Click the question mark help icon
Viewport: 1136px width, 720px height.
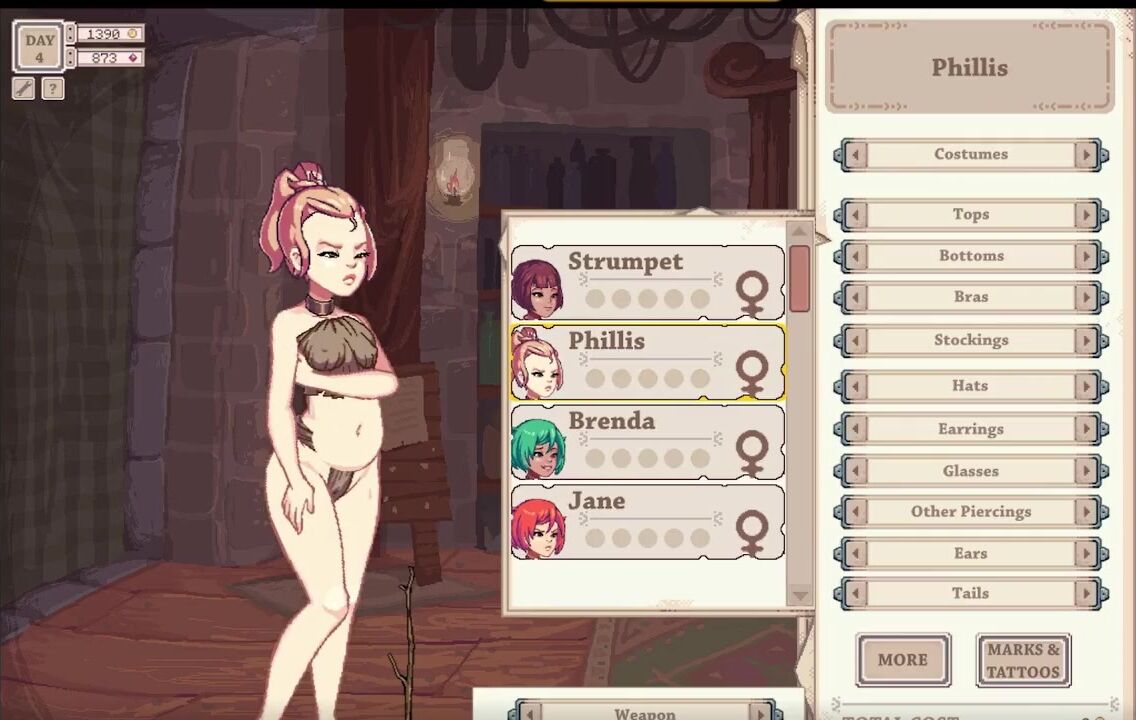53,89
